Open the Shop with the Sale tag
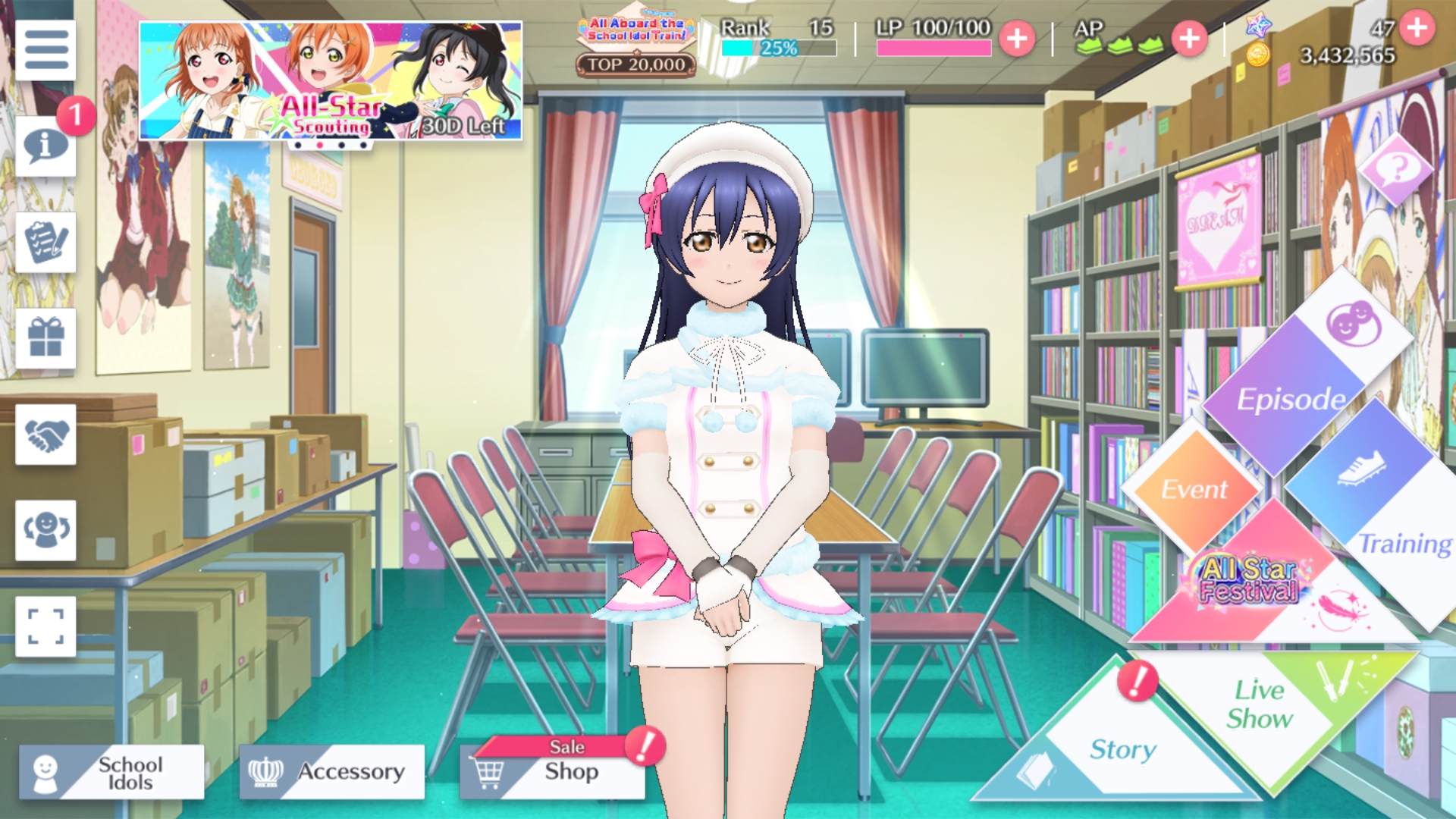Screen dimensions: 1456x819 tap(553, 770)
